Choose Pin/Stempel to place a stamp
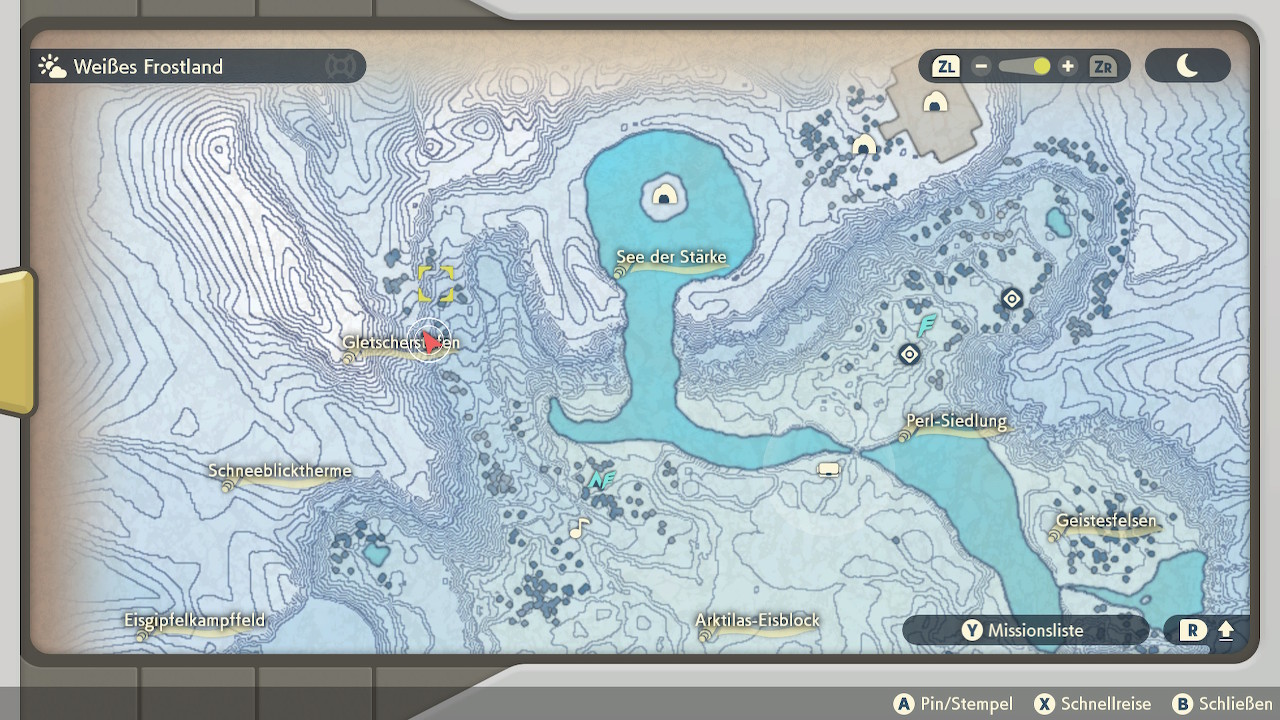The image size is (1280, 720). [x=953, y=704]
